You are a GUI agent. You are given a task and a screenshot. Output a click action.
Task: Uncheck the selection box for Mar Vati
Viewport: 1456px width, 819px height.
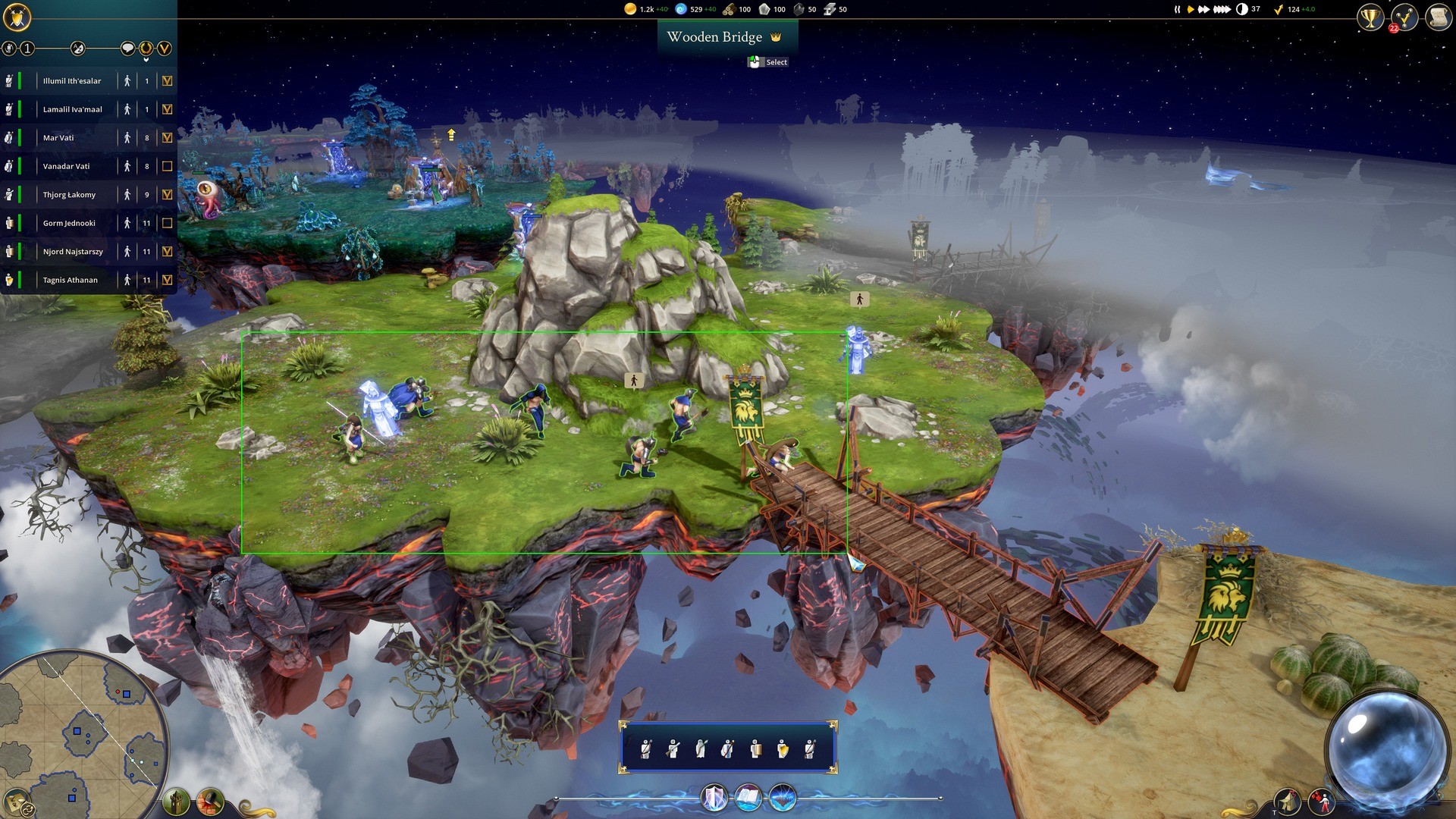click(x=166, y=137)
